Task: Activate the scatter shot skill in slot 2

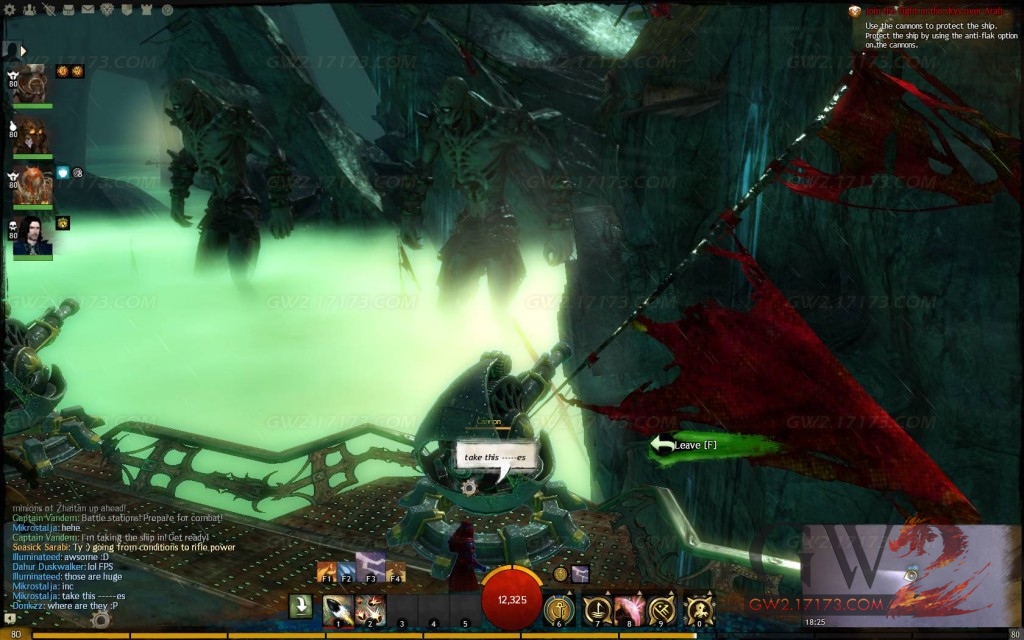Action: click(x=369, y=607)
